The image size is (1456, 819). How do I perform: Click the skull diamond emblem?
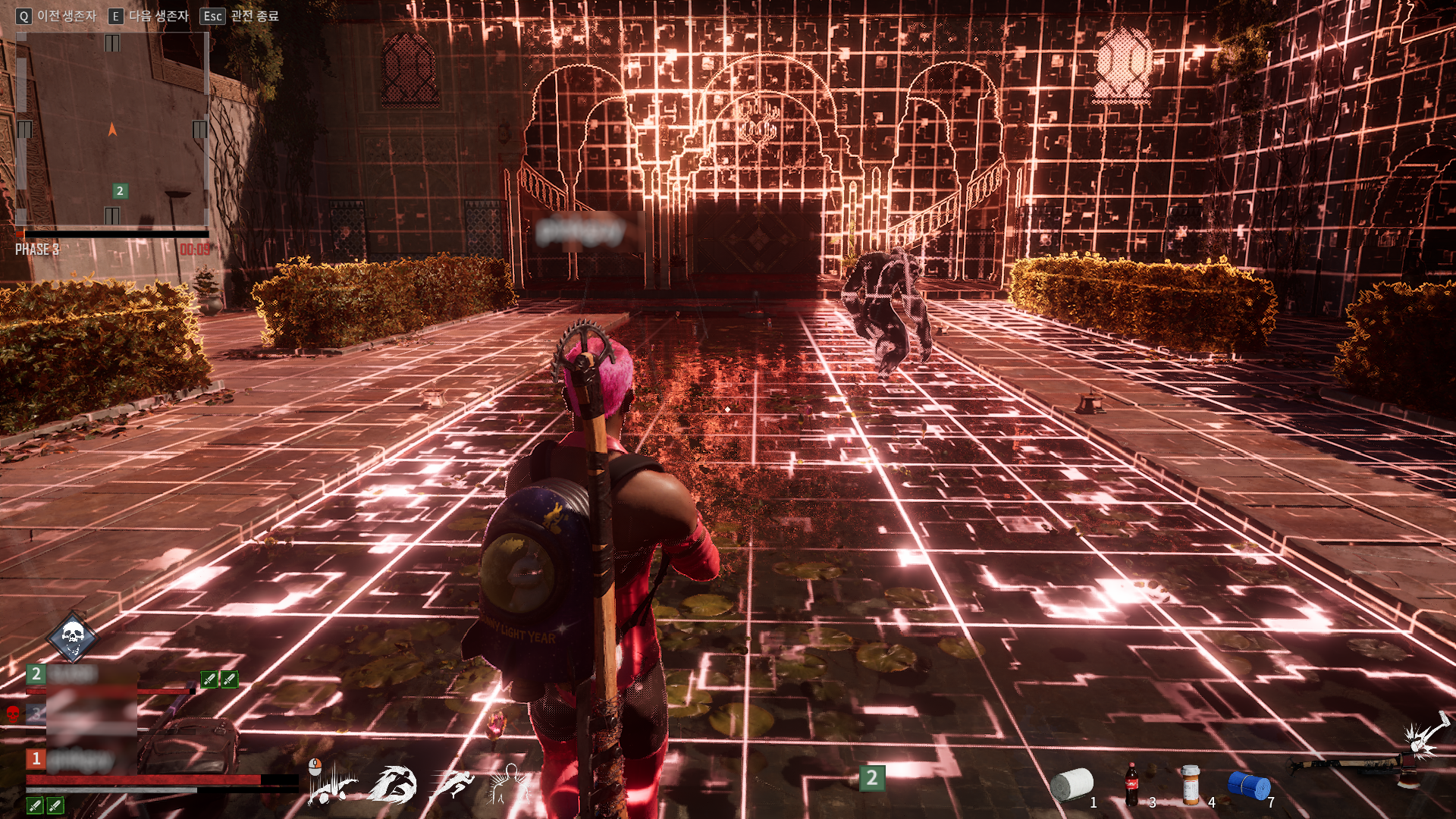[x=72, y=637]
